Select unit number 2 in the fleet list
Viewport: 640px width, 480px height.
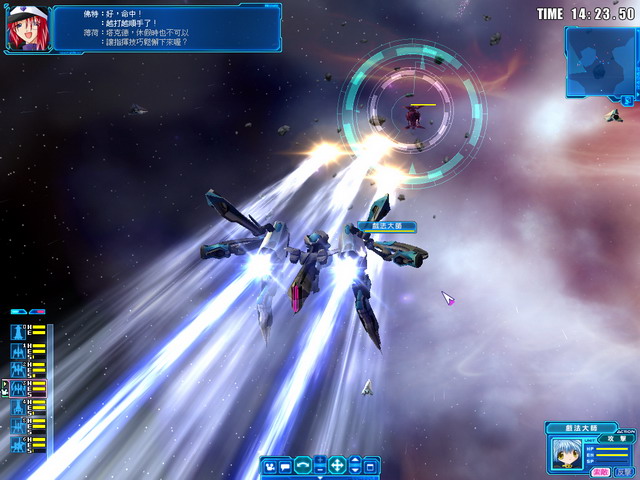(18, 369)
